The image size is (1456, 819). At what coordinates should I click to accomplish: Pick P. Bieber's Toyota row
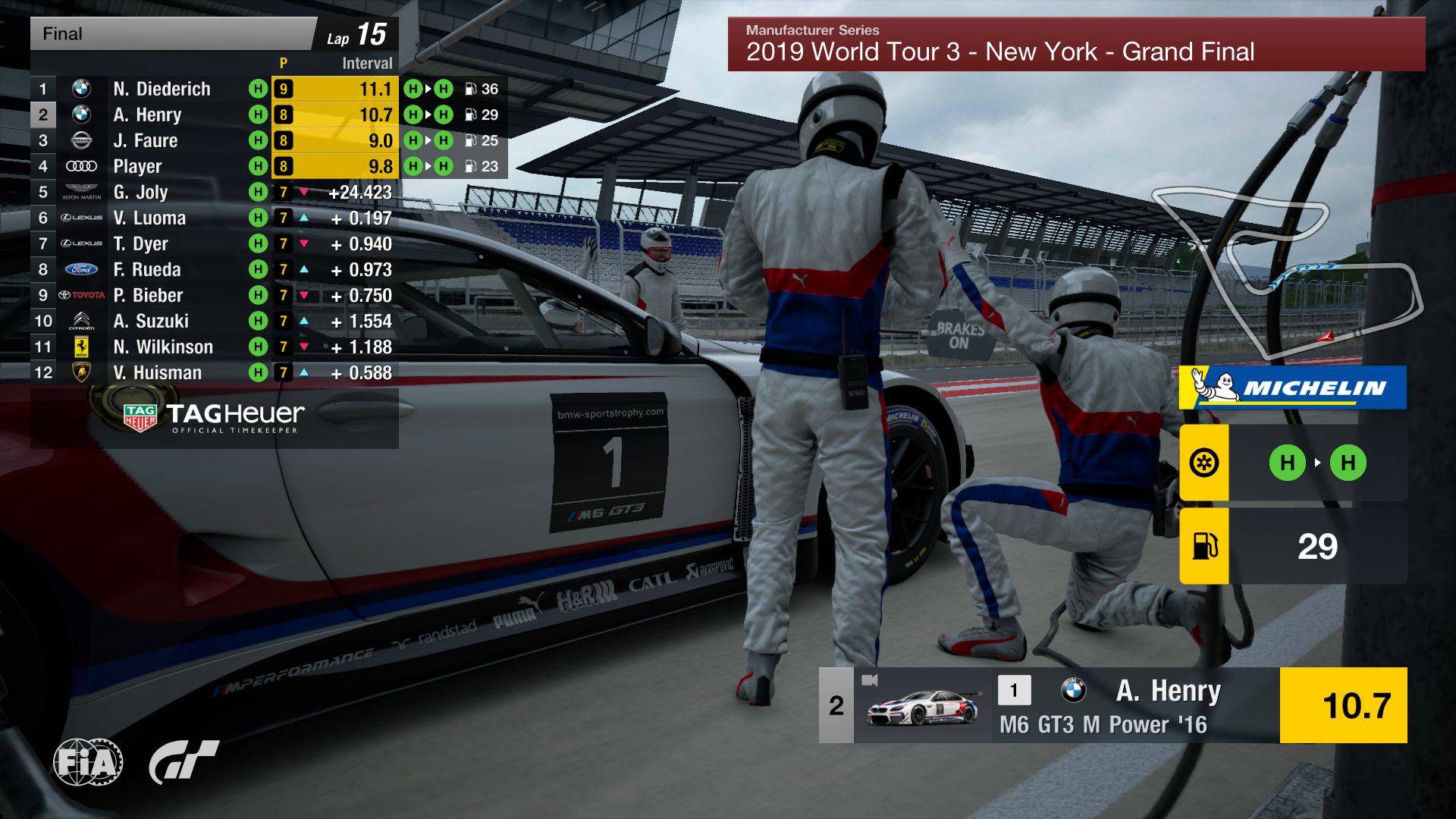click(148, 295)
